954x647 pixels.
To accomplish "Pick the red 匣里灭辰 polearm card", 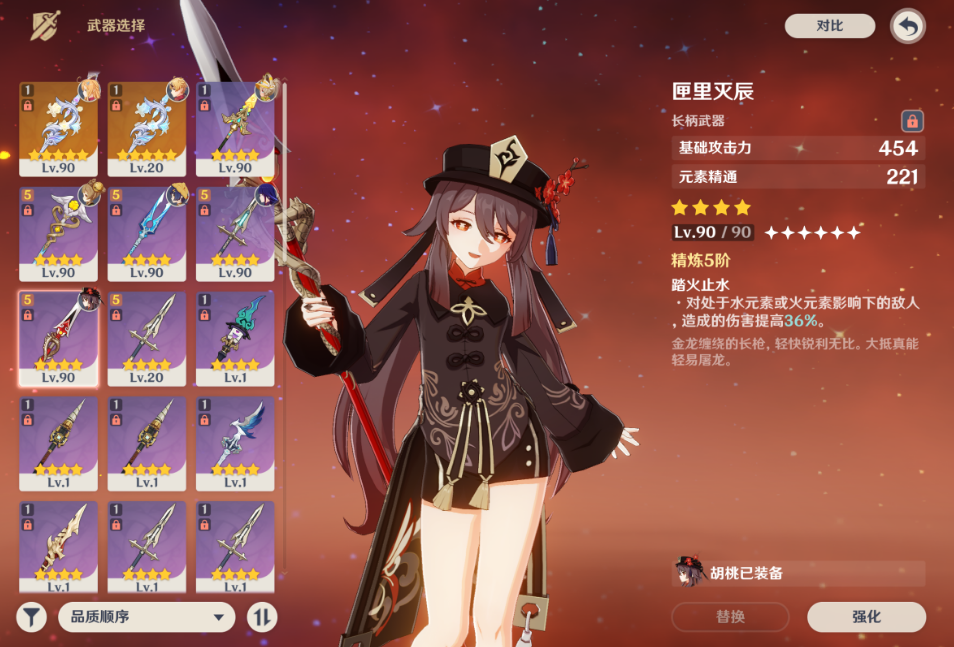I will (58, 338).
